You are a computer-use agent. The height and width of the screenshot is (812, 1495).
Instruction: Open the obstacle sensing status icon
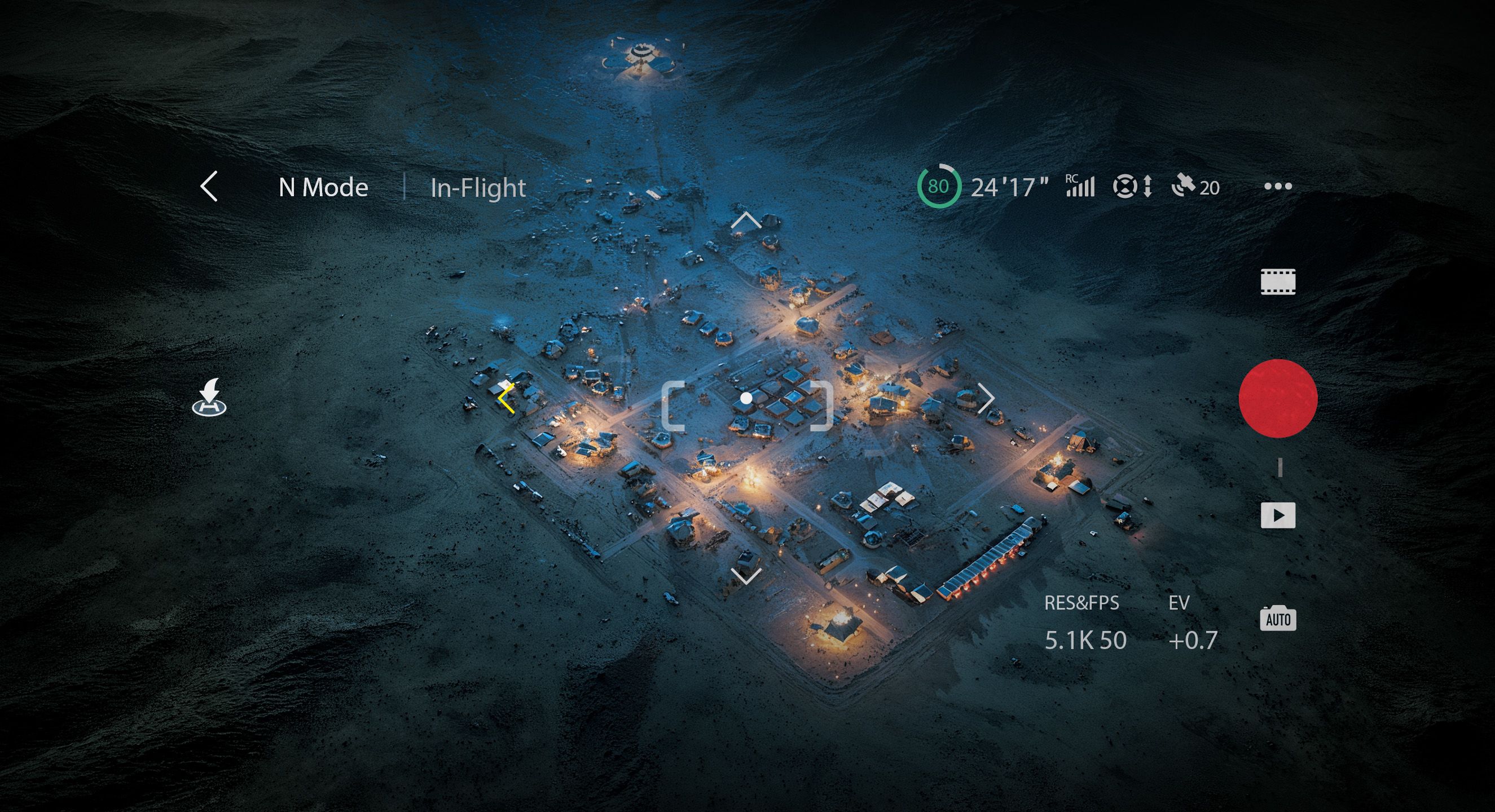pos(1132,187)
